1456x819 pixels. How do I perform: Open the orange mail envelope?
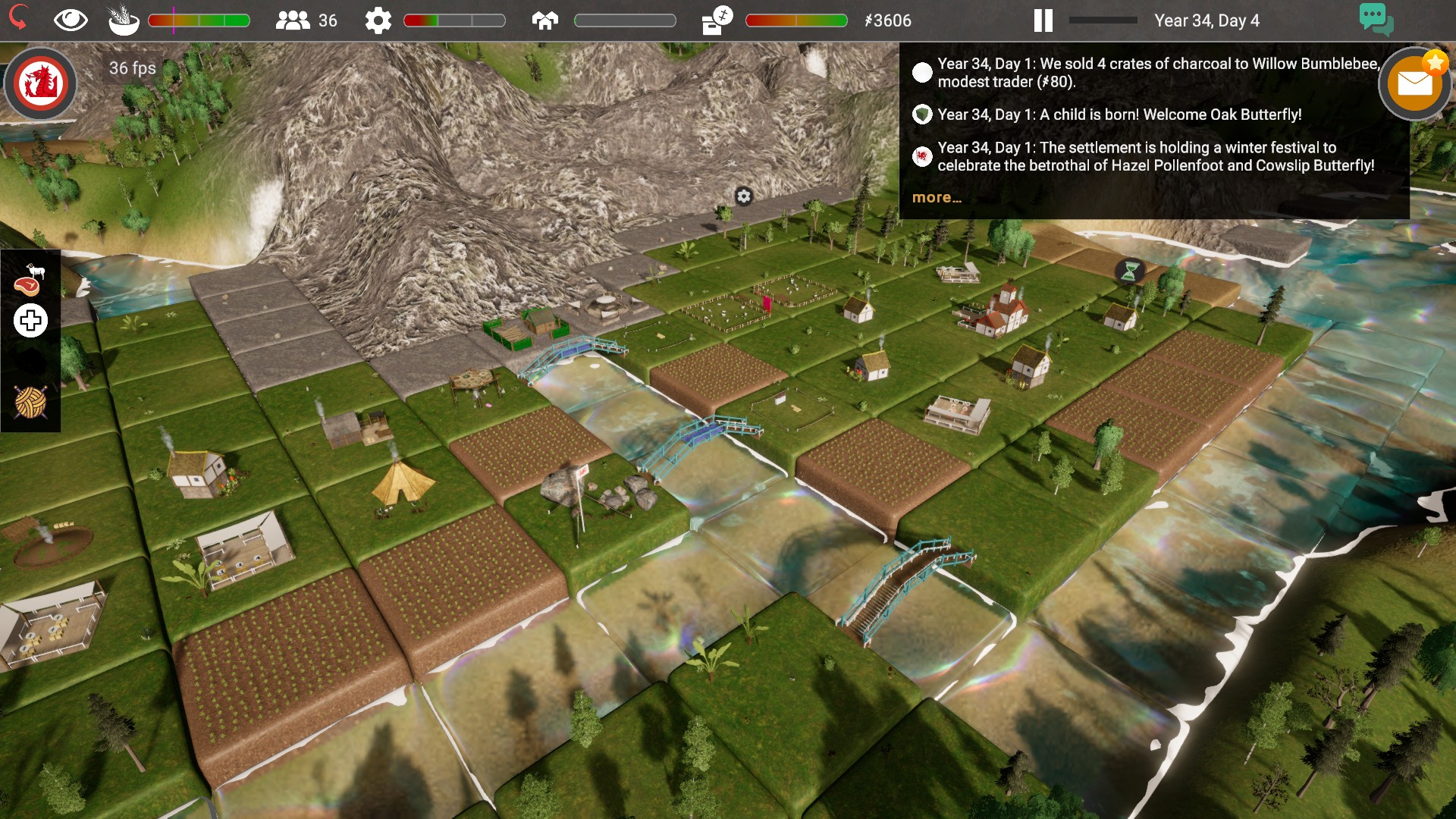[1415, 84]
